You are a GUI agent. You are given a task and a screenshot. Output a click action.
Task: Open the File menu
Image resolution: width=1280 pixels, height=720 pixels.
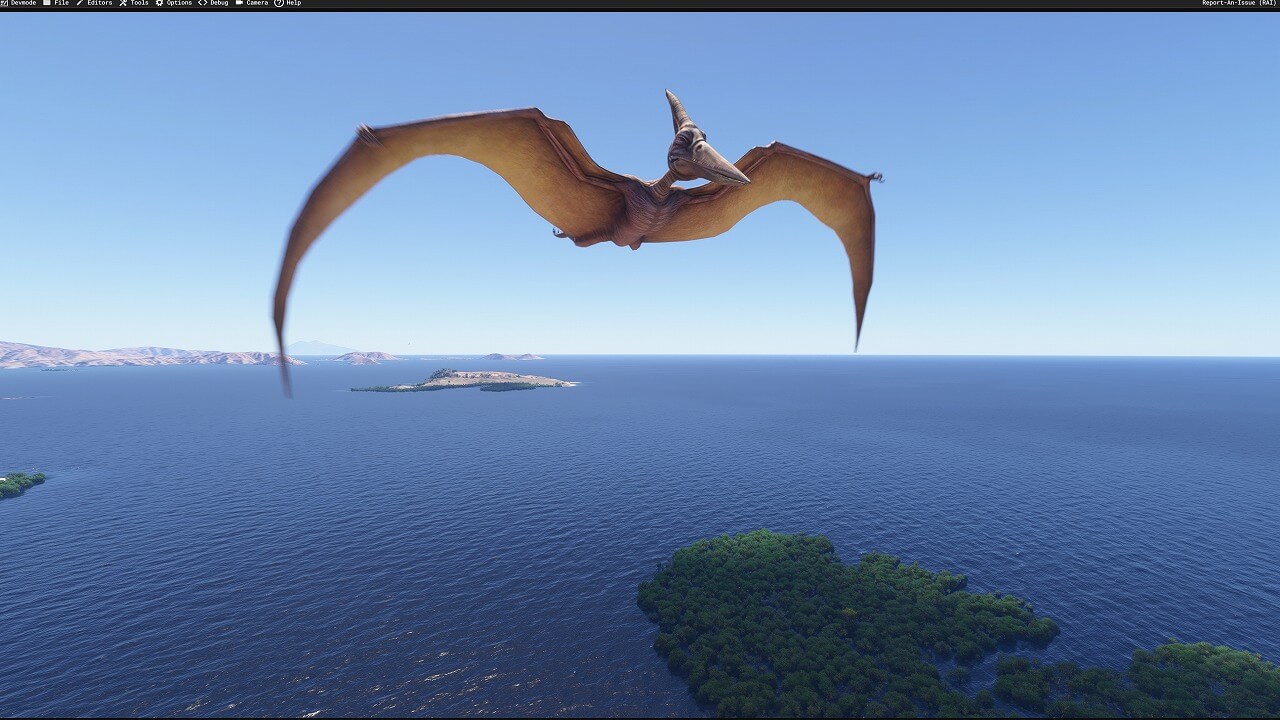[x=57, y=3]
